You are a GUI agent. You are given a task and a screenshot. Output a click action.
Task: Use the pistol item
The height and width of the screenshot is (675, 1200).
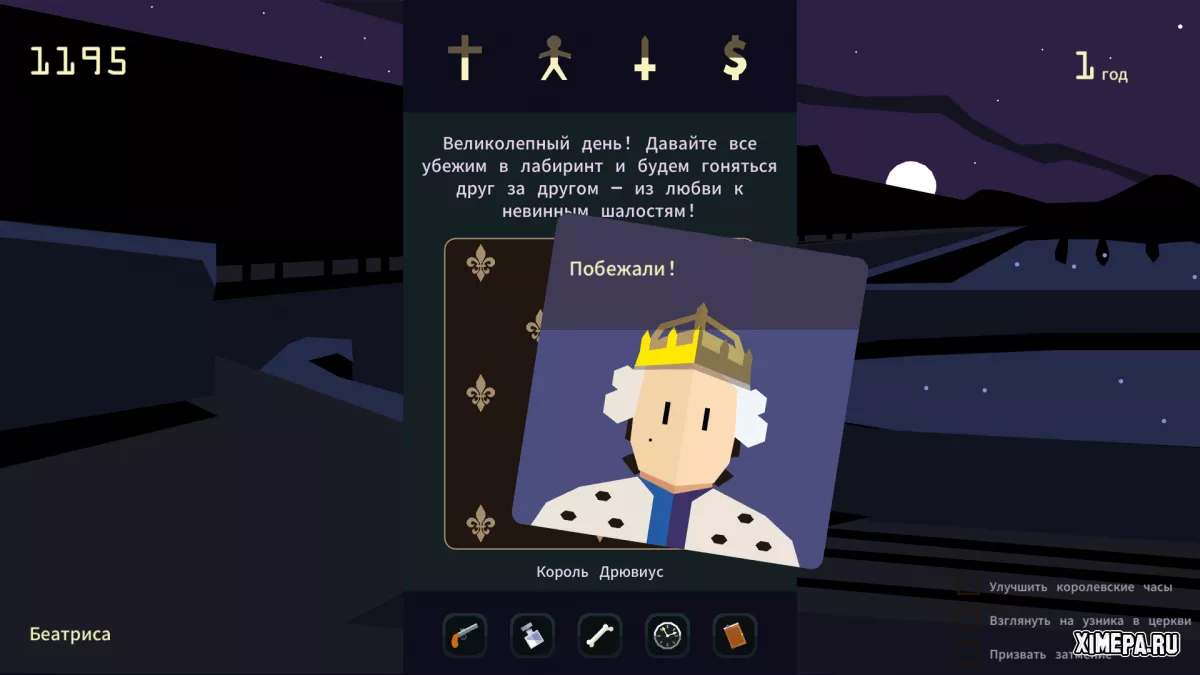point(465,635)
